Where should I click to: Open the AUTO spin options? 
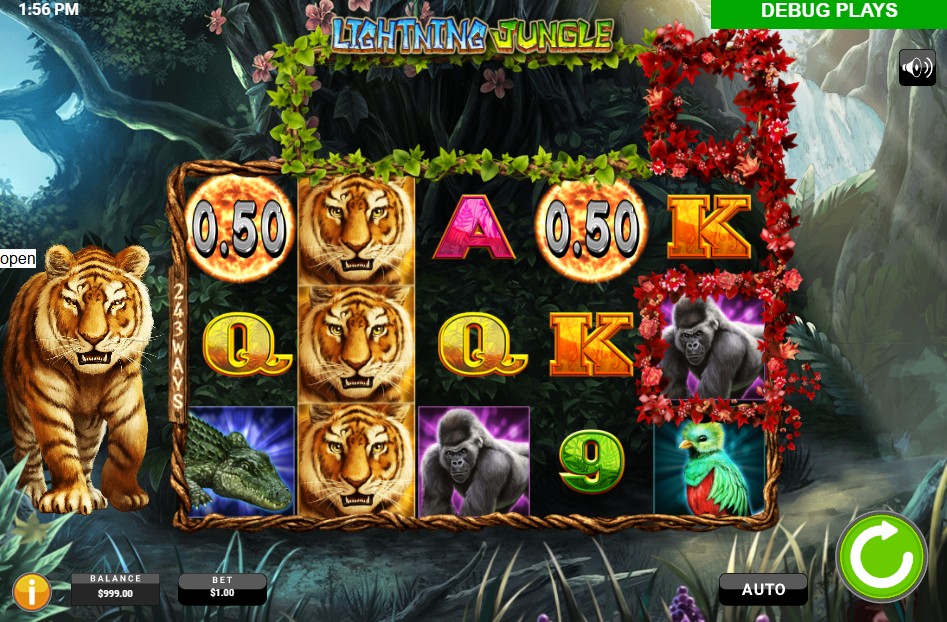[x=763, y=589]
